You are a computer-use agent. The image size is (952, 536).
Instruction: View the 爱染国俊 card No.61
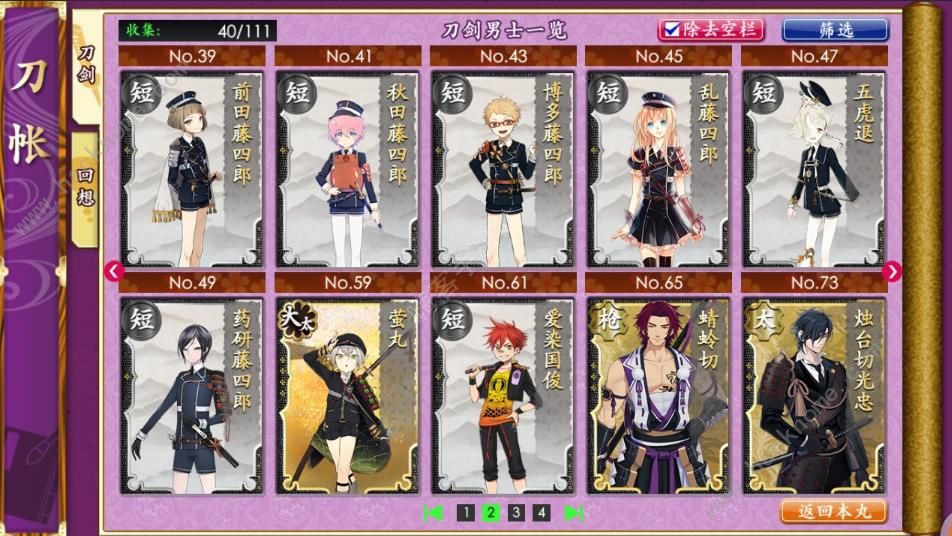[x=503, y=394]
